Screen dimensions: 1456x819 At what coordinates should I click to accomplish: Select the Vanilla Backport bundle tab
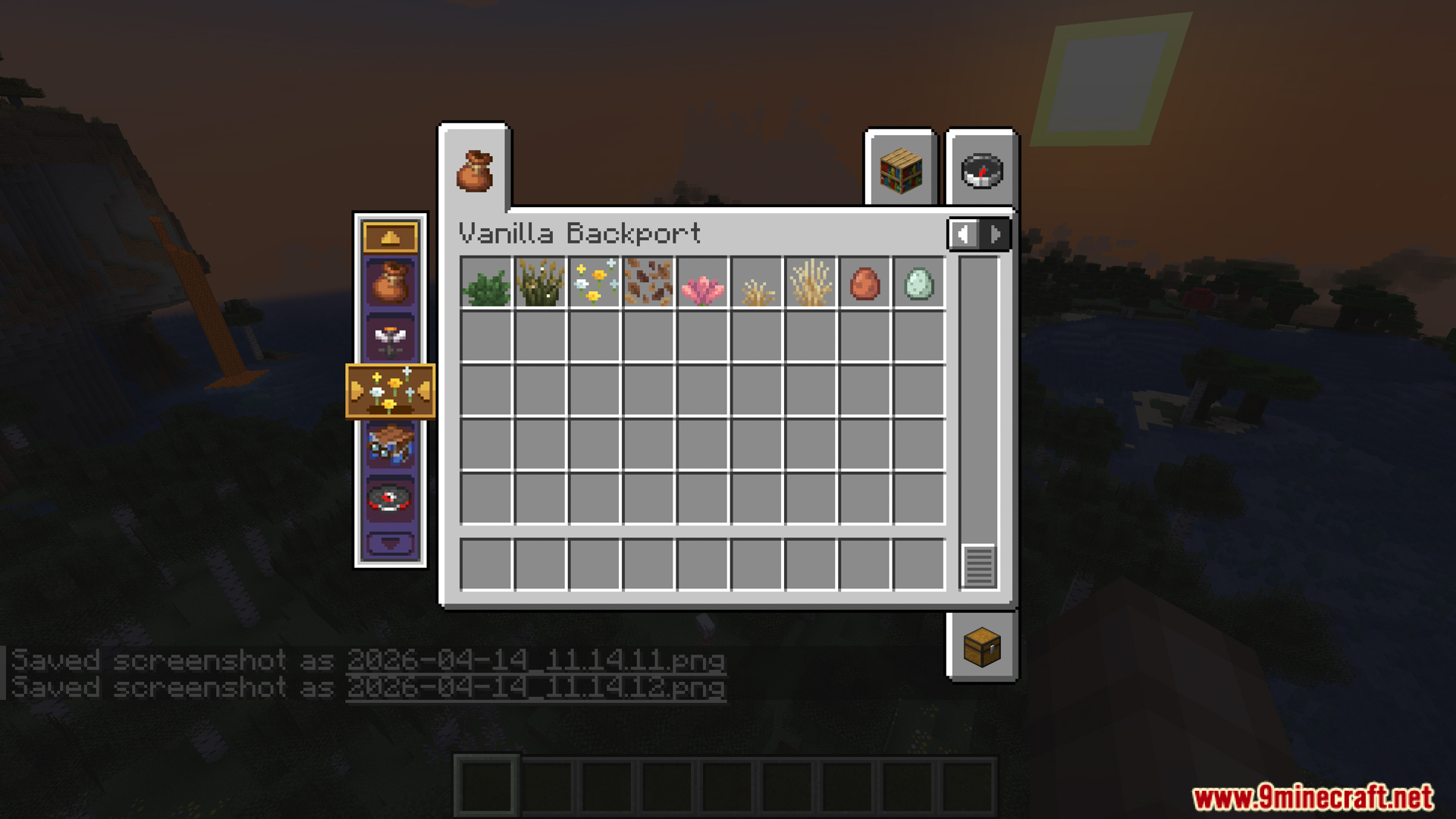[x=475, y=172]
